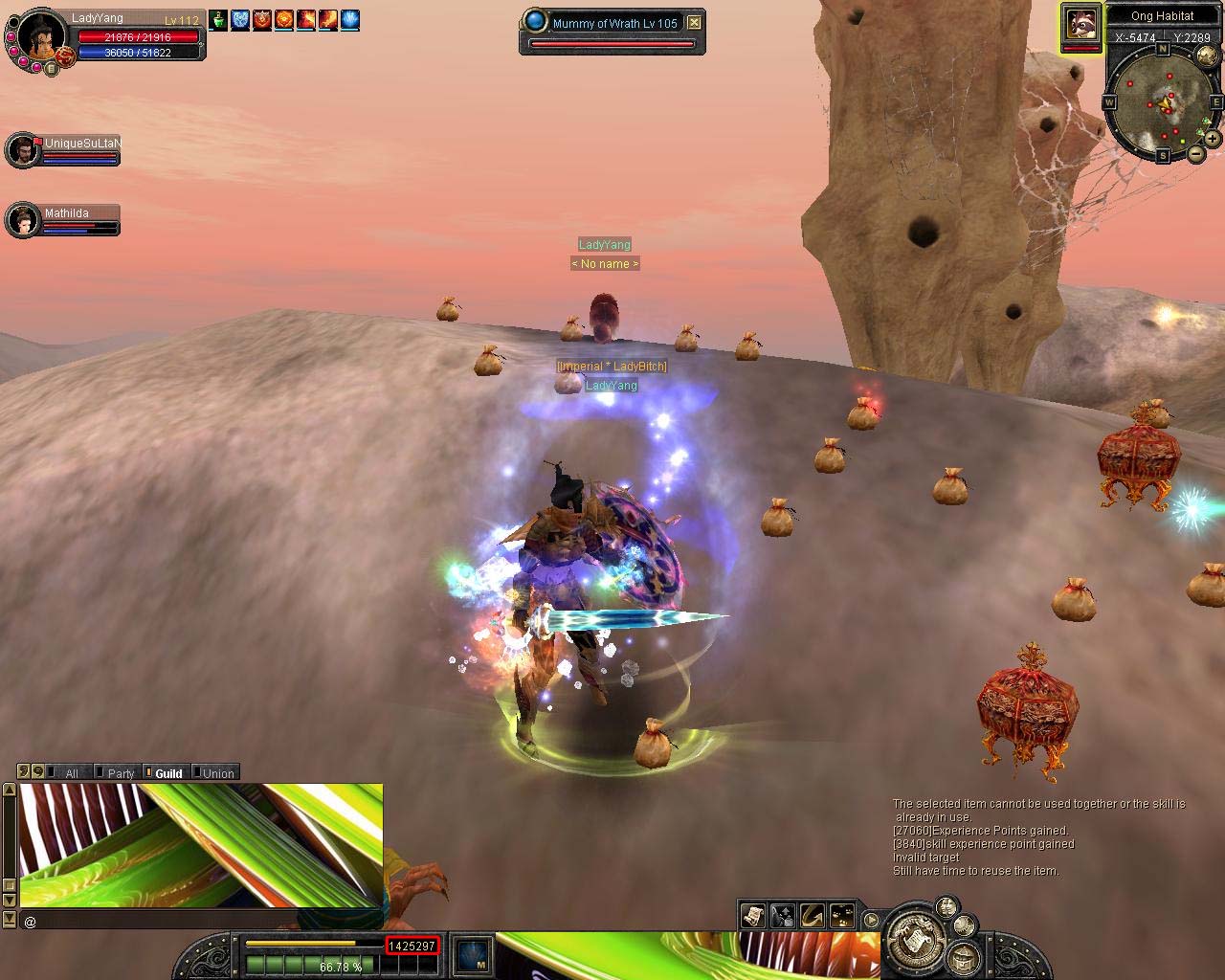The height and width of the screenshot is (980, 1225).
Task: Open the Union chat tab
Action: click(x=218, y=773)
